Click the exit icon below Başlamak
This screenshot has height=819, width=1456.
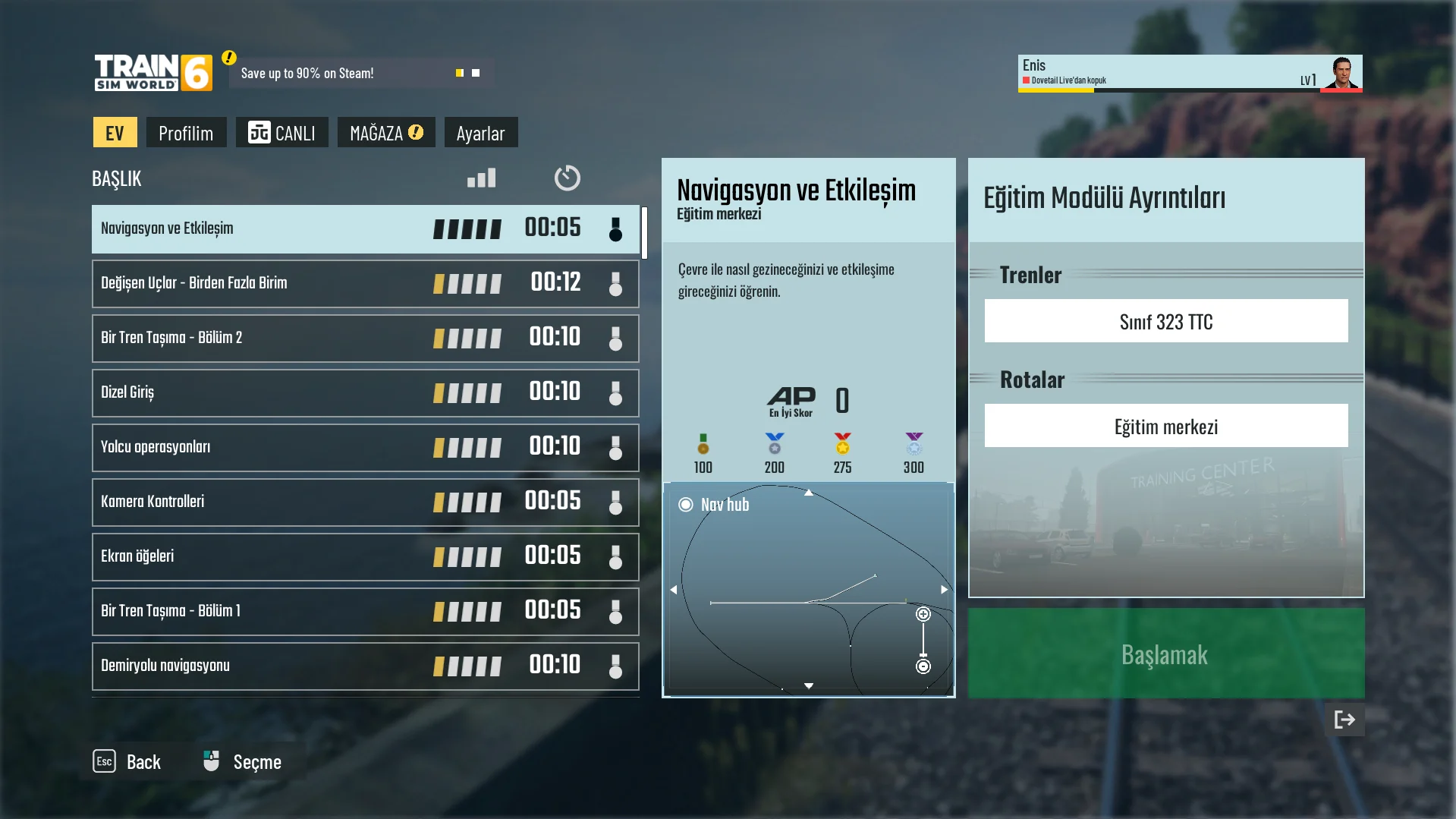tap(1344, 720)
